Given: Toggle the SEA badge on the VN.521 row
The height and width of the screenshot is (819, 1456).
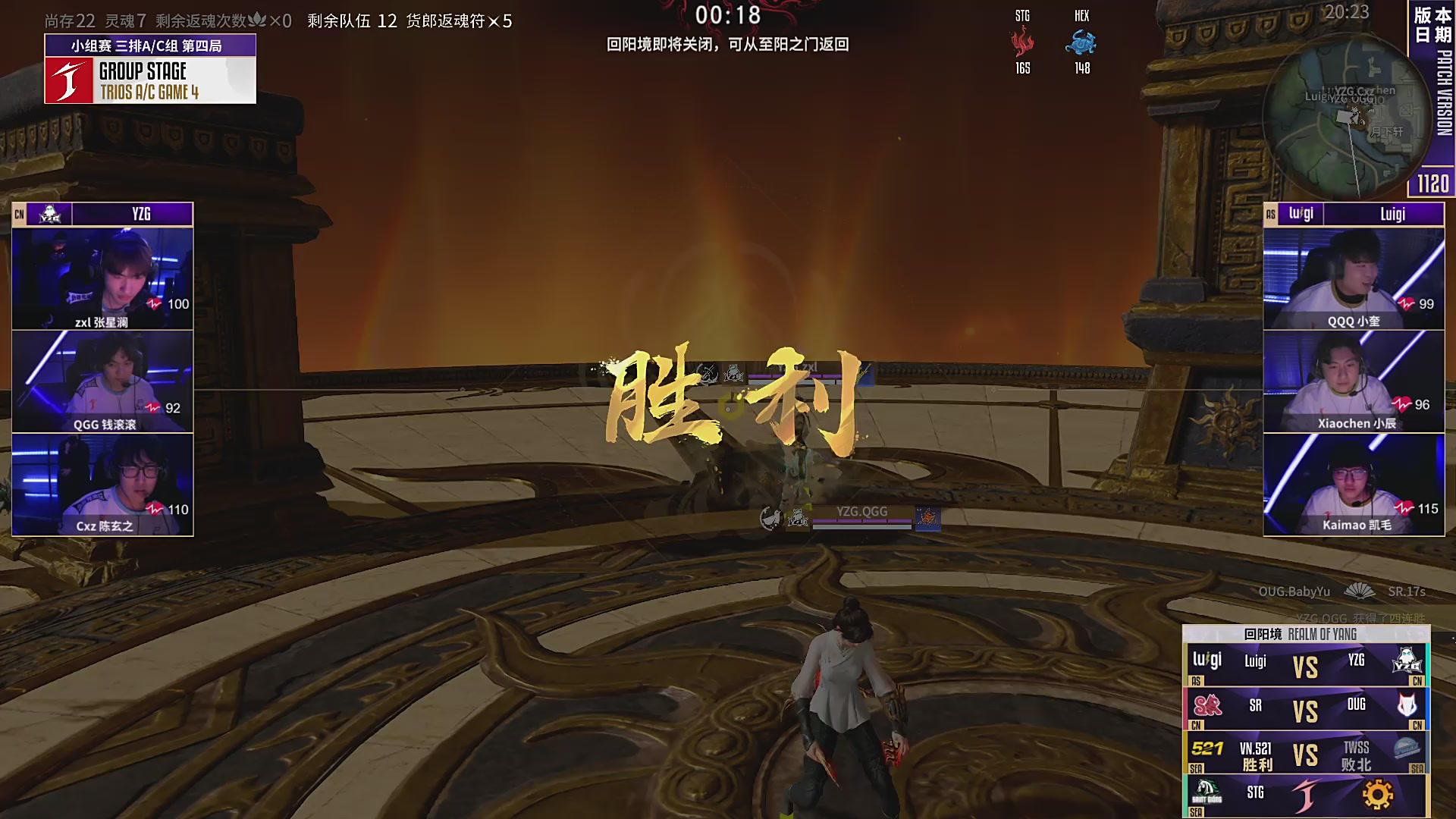Looking at the screenshot, I should [1197, 768].
